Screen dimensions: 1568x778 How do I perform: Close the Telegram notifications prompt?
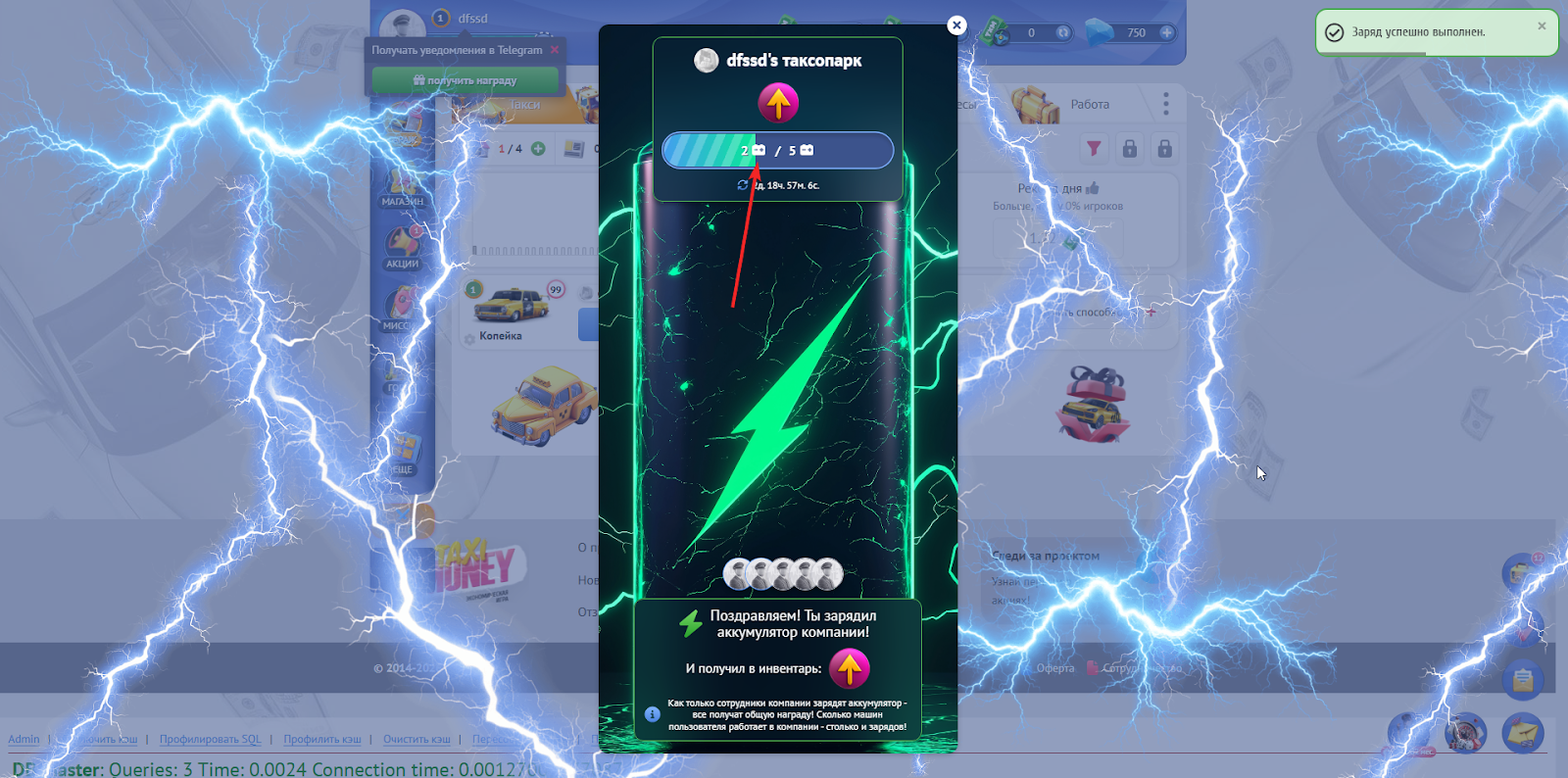tap(555, 50)
